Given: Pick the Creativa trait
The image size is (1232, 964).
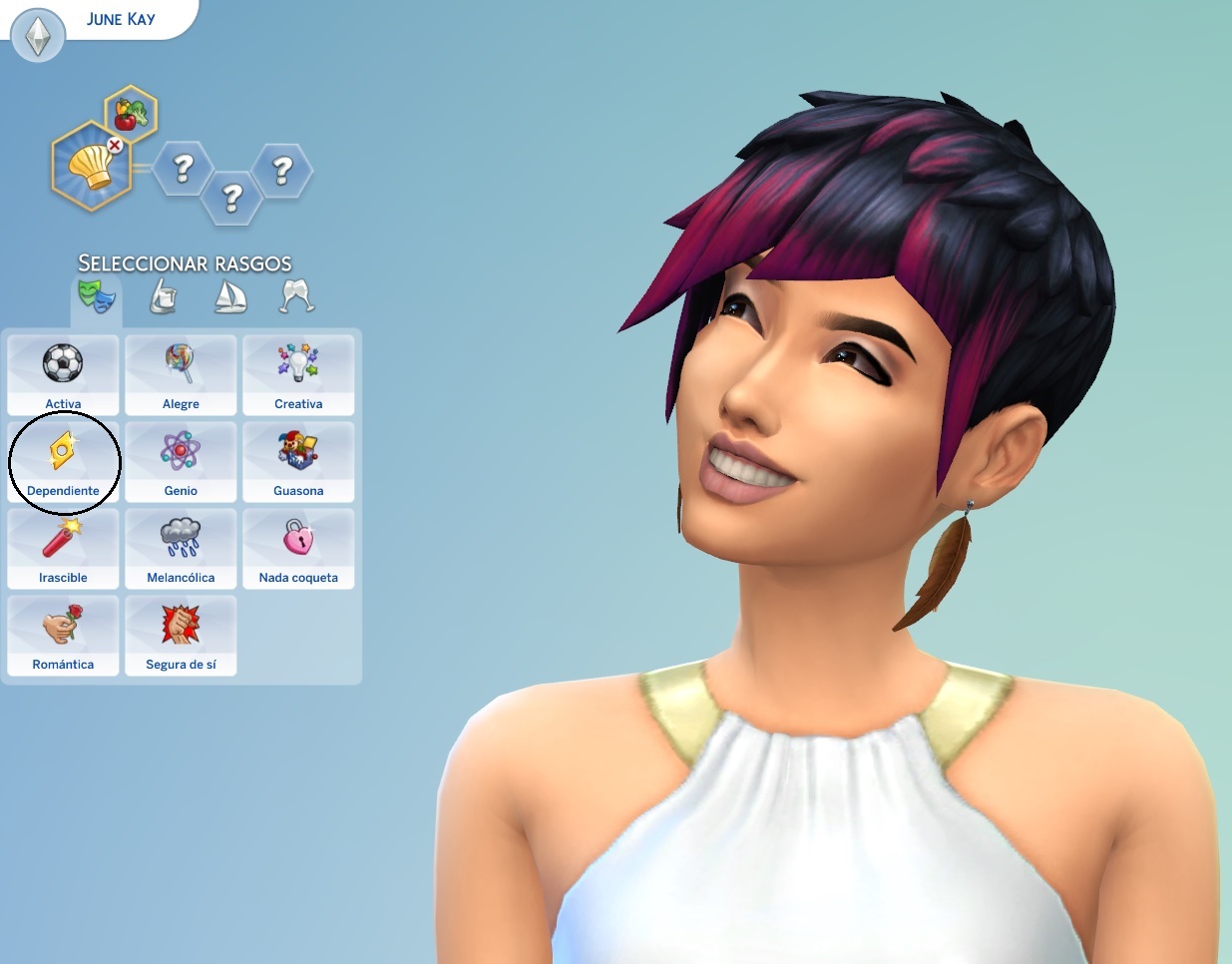Looking at the screenshot, I should coord(298,374).
